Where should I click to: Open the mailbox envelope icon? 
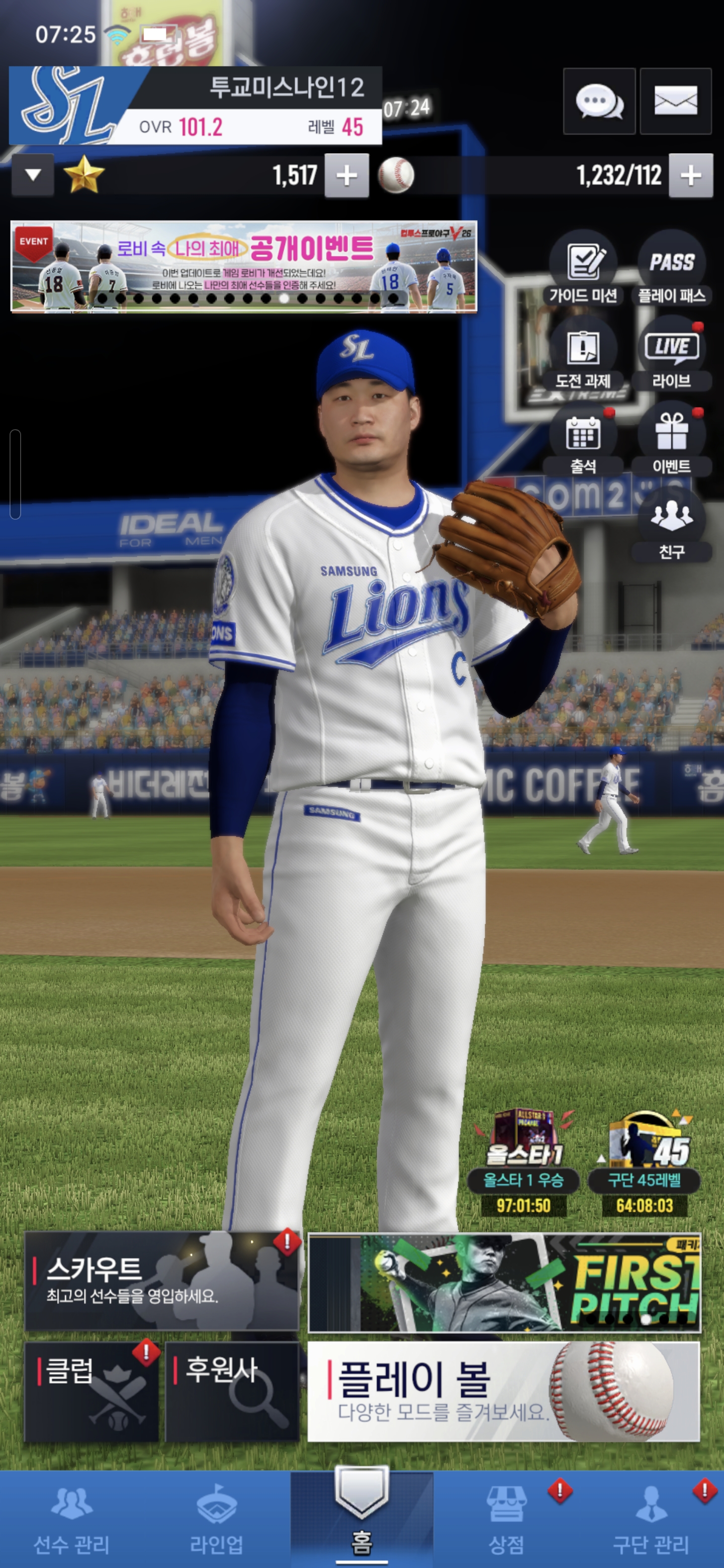[x=675, y=101]
